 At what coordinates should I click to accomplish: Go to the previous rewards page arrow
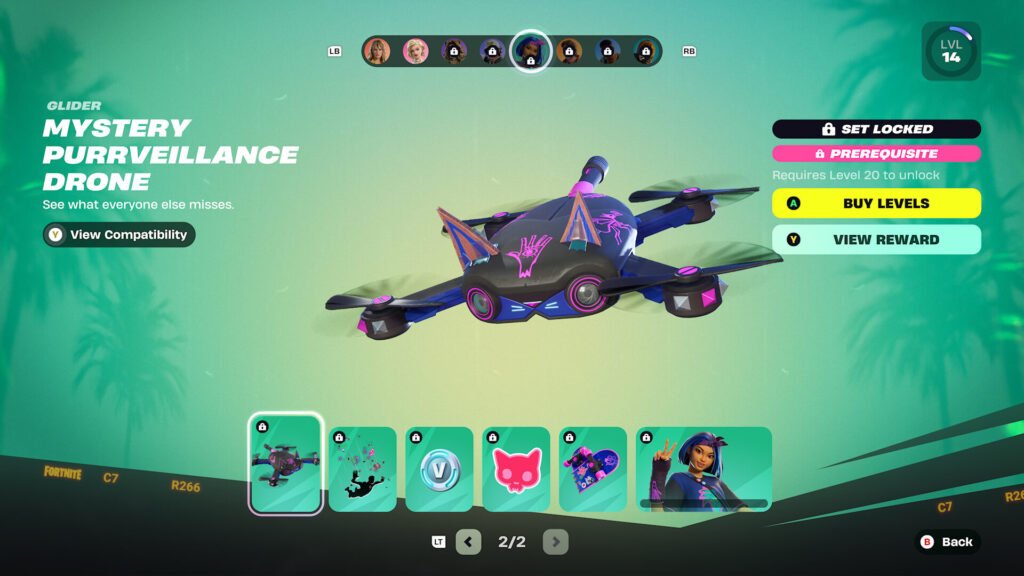pos(468,542)
